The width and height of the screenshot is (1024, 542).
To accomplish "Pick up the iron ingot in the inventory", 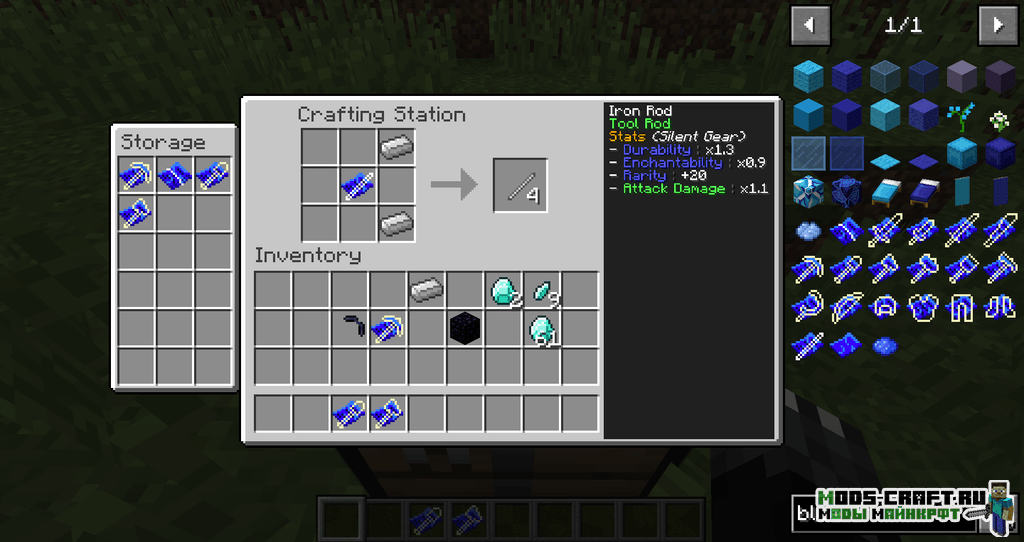I will pyautogui.click(x=426, y=290).
